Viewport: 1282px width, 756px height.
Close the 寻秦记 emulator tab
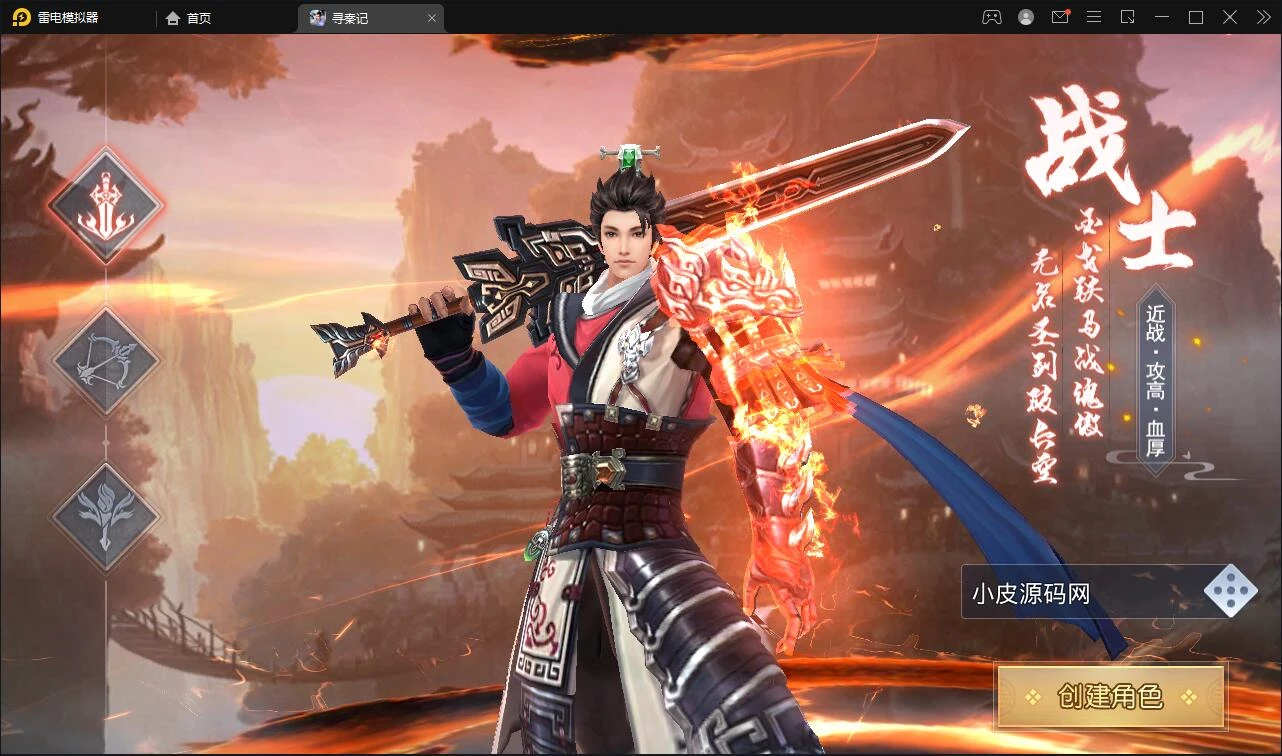click(432, 18)
